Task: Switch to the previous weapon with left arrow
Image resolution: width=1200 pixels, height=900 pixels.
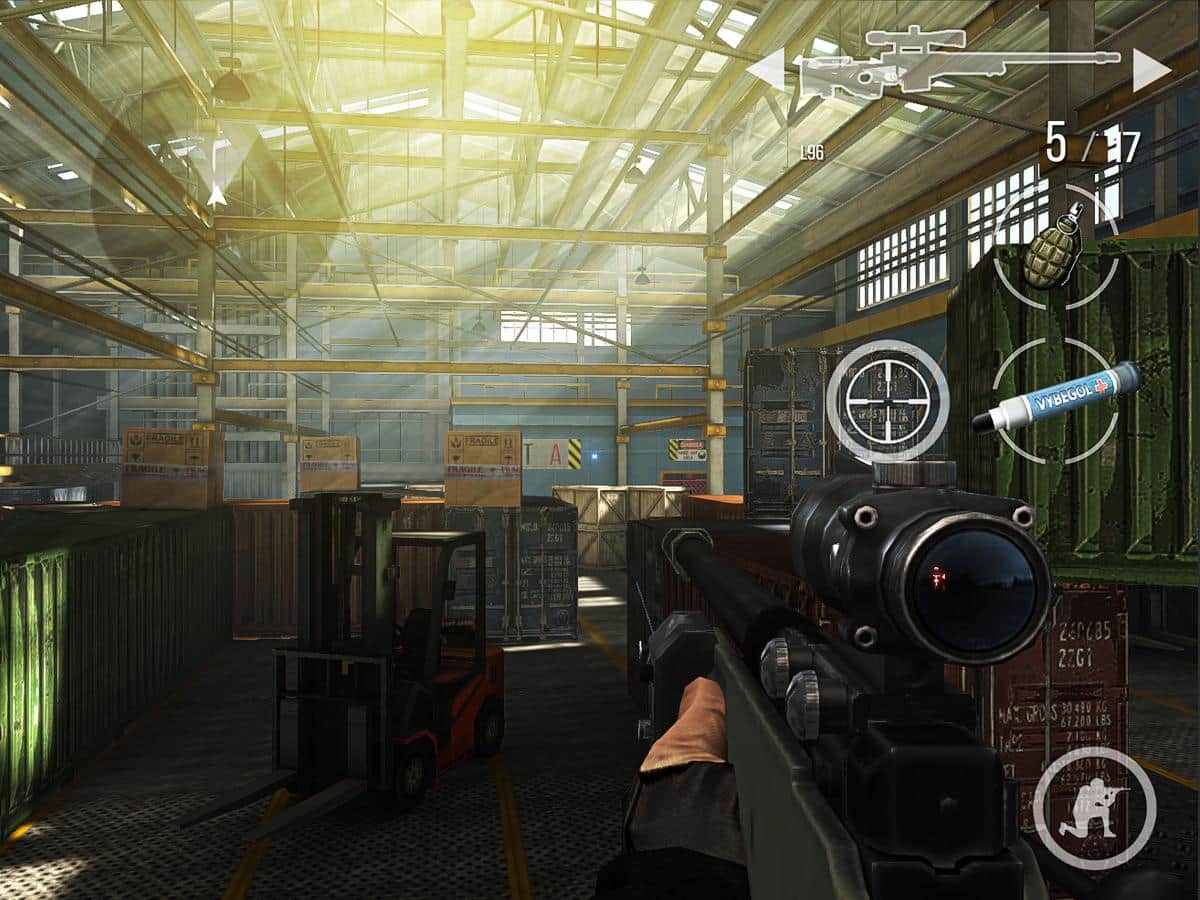Action: pyautogui.click(x=767, y=70)
